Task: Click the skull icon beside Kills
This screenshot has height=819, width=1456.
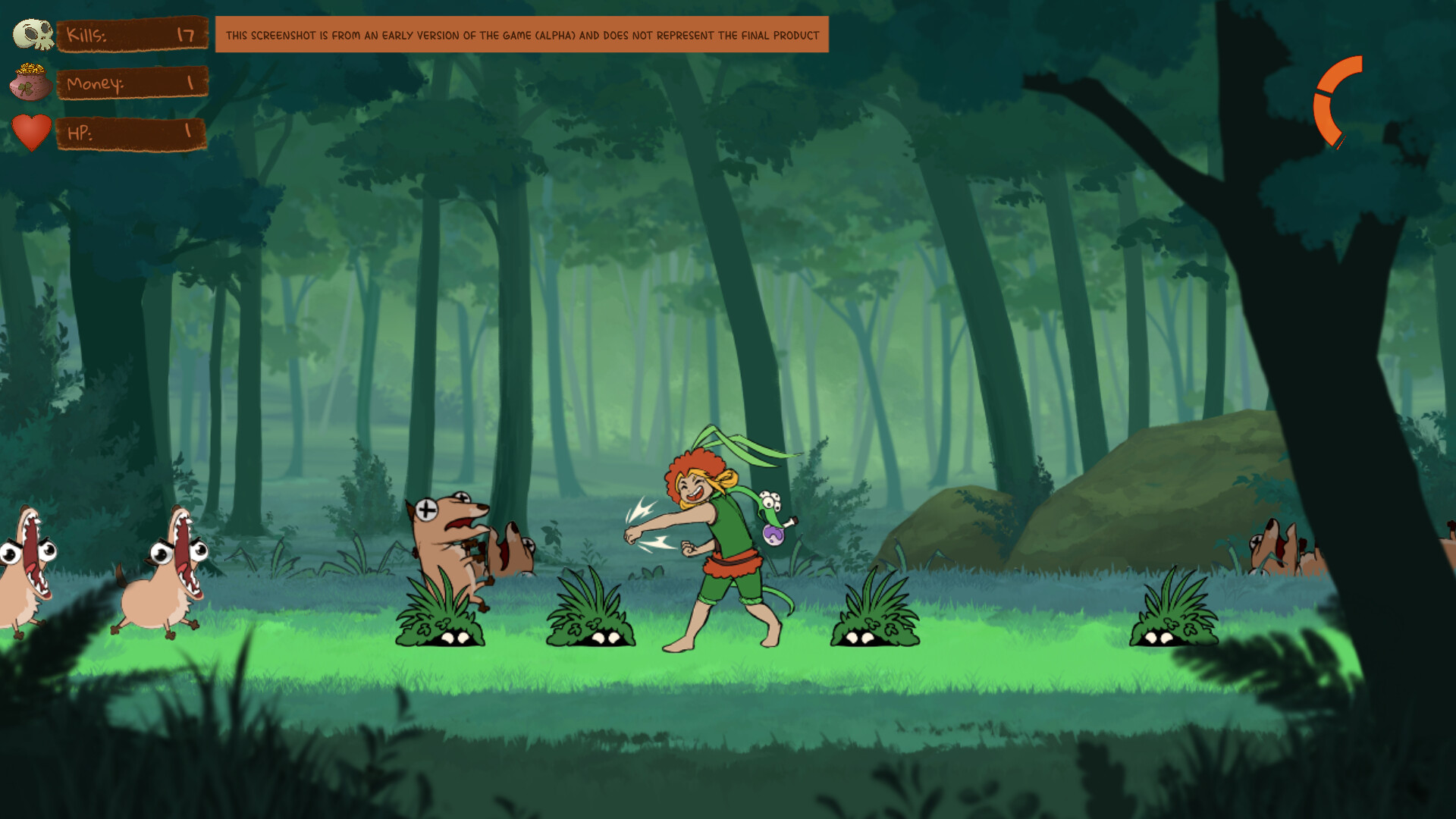Action: coord(32,33)
